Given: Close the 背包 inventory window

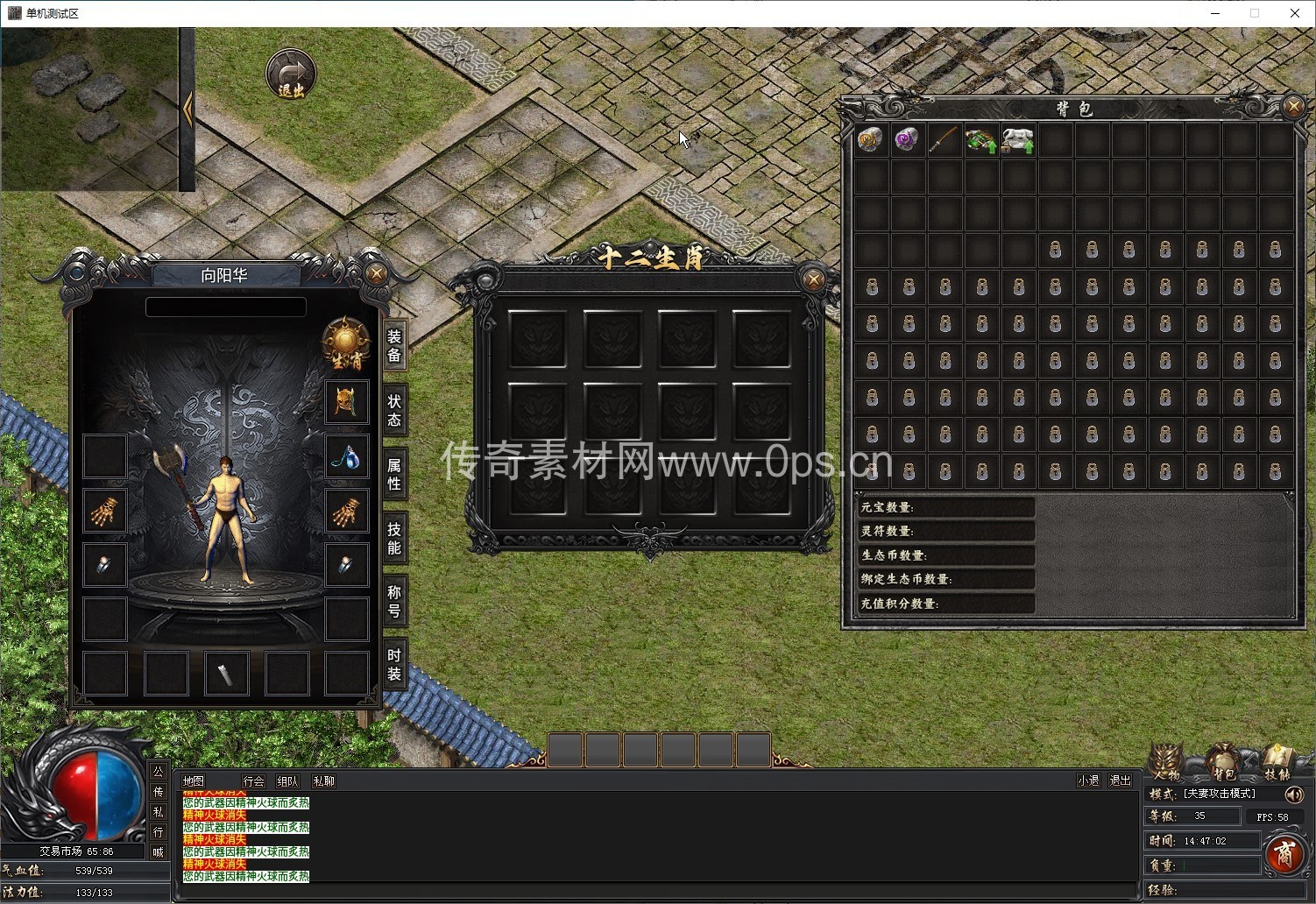Looking at the screenshot, I should pos(1293,107).
